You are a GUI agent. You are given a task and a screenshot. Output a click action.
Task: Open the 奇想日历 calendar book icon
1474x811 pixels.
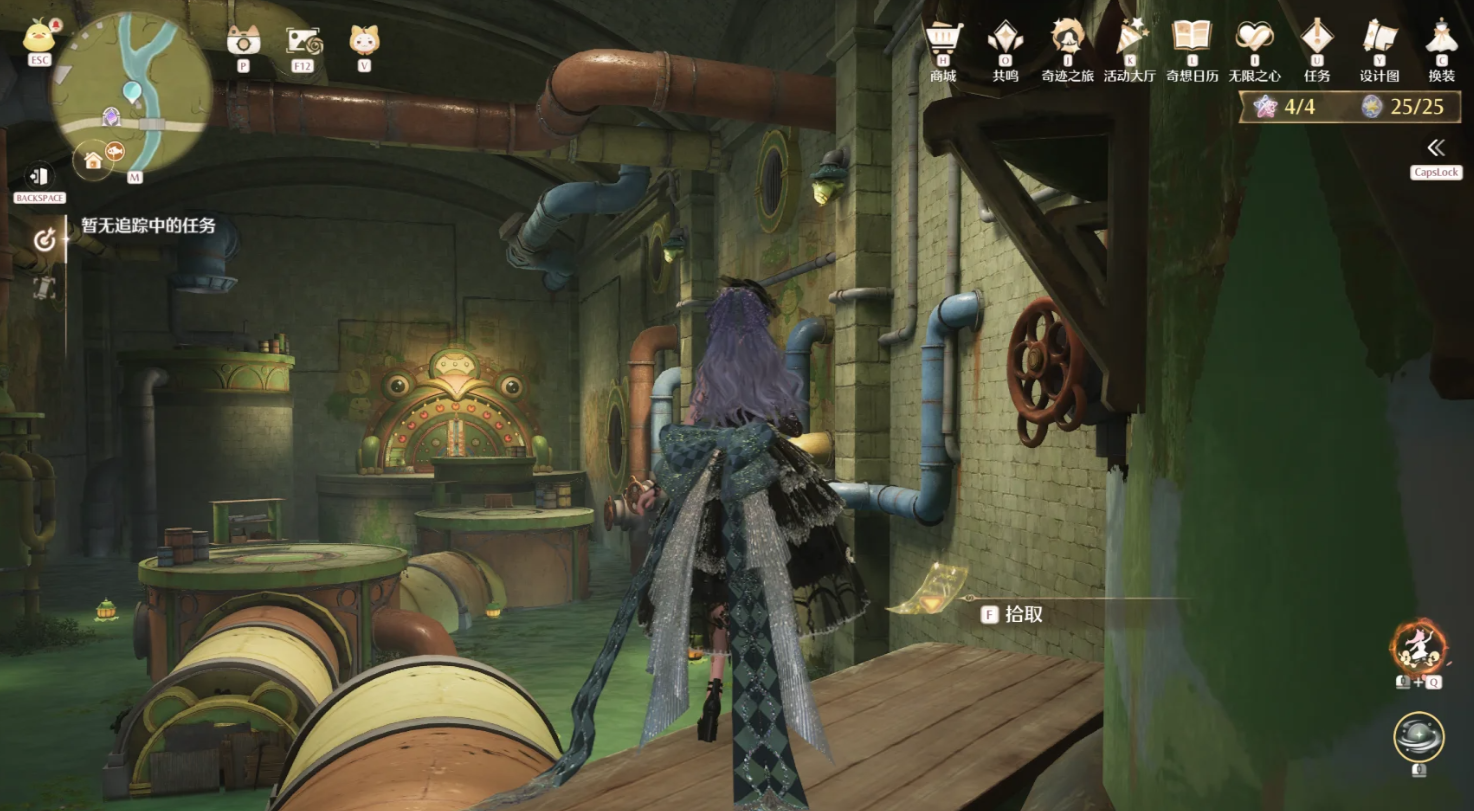point(1192,40)
